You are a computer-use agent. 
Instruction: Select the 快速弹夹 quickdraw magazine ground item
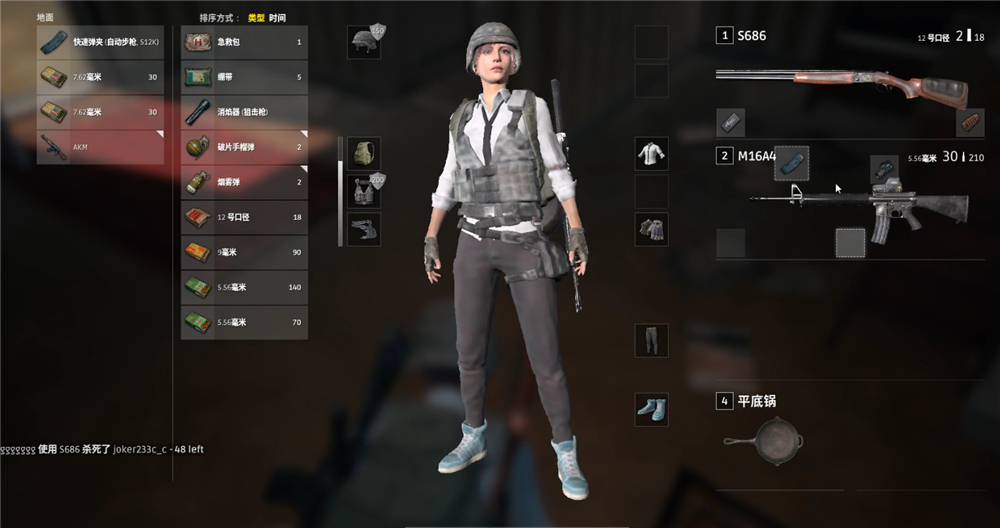pyautogui.click(x=100, y=42)
